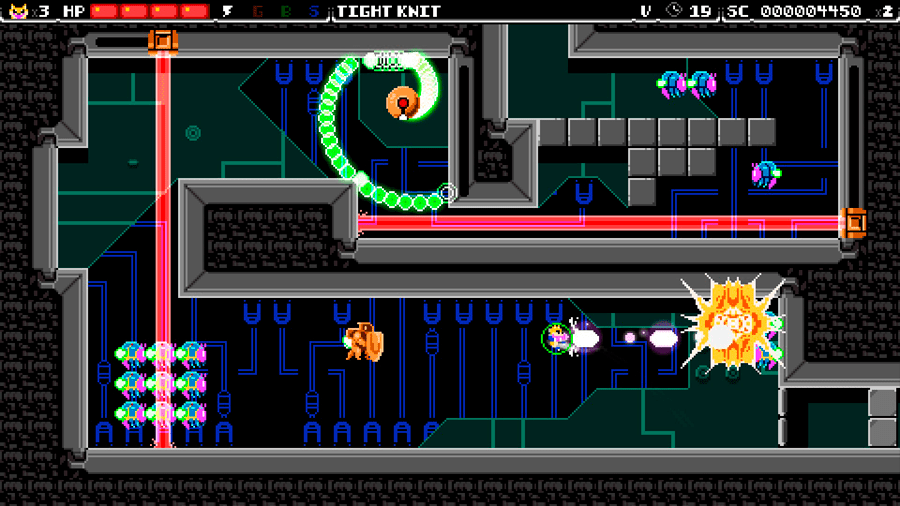Activate the blue S weapon indicator
This screenshot has width=900, height=506.
coord(314,11)
